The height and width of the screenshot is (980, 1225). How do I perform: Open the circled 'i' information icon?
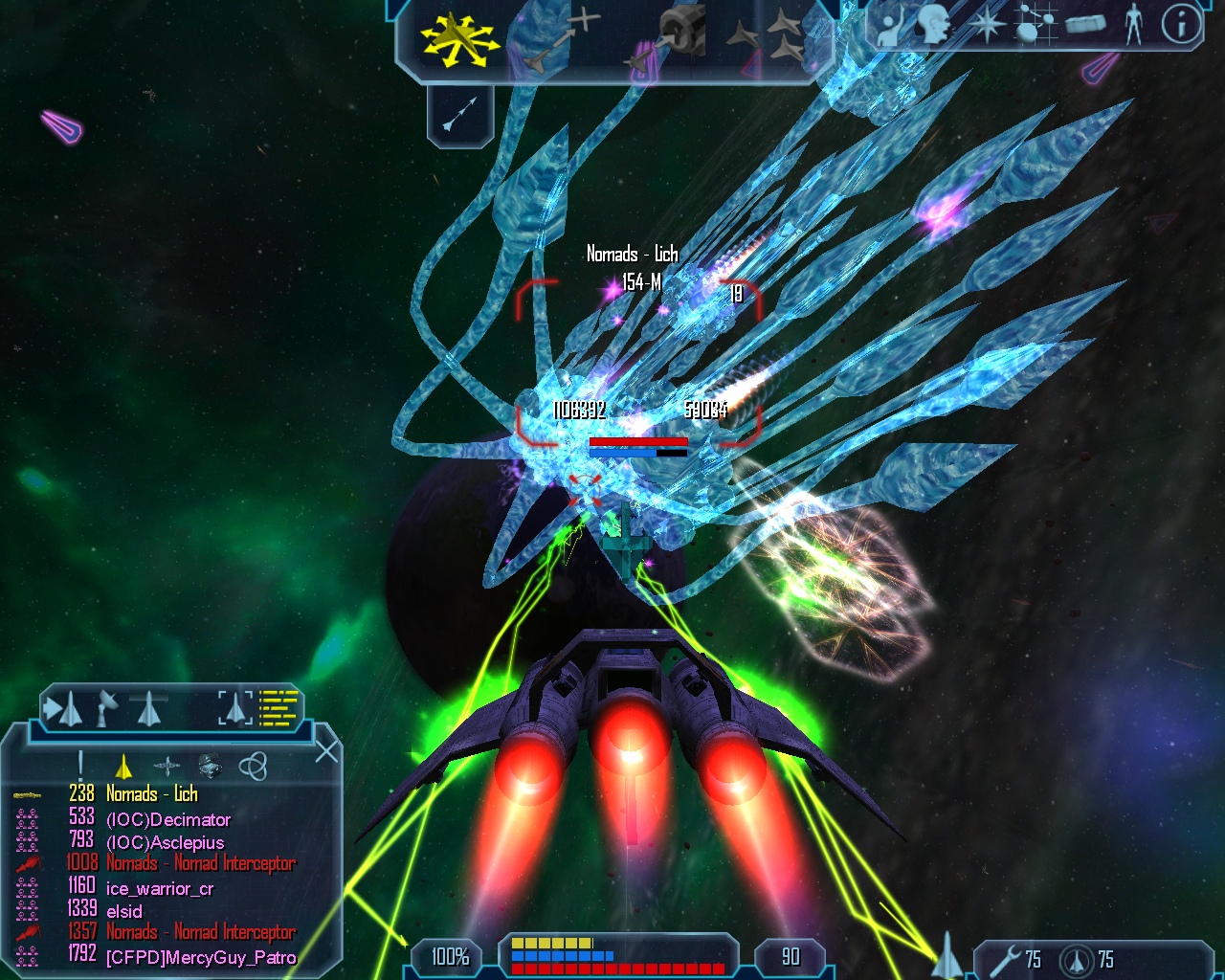tap(1181, 26)
